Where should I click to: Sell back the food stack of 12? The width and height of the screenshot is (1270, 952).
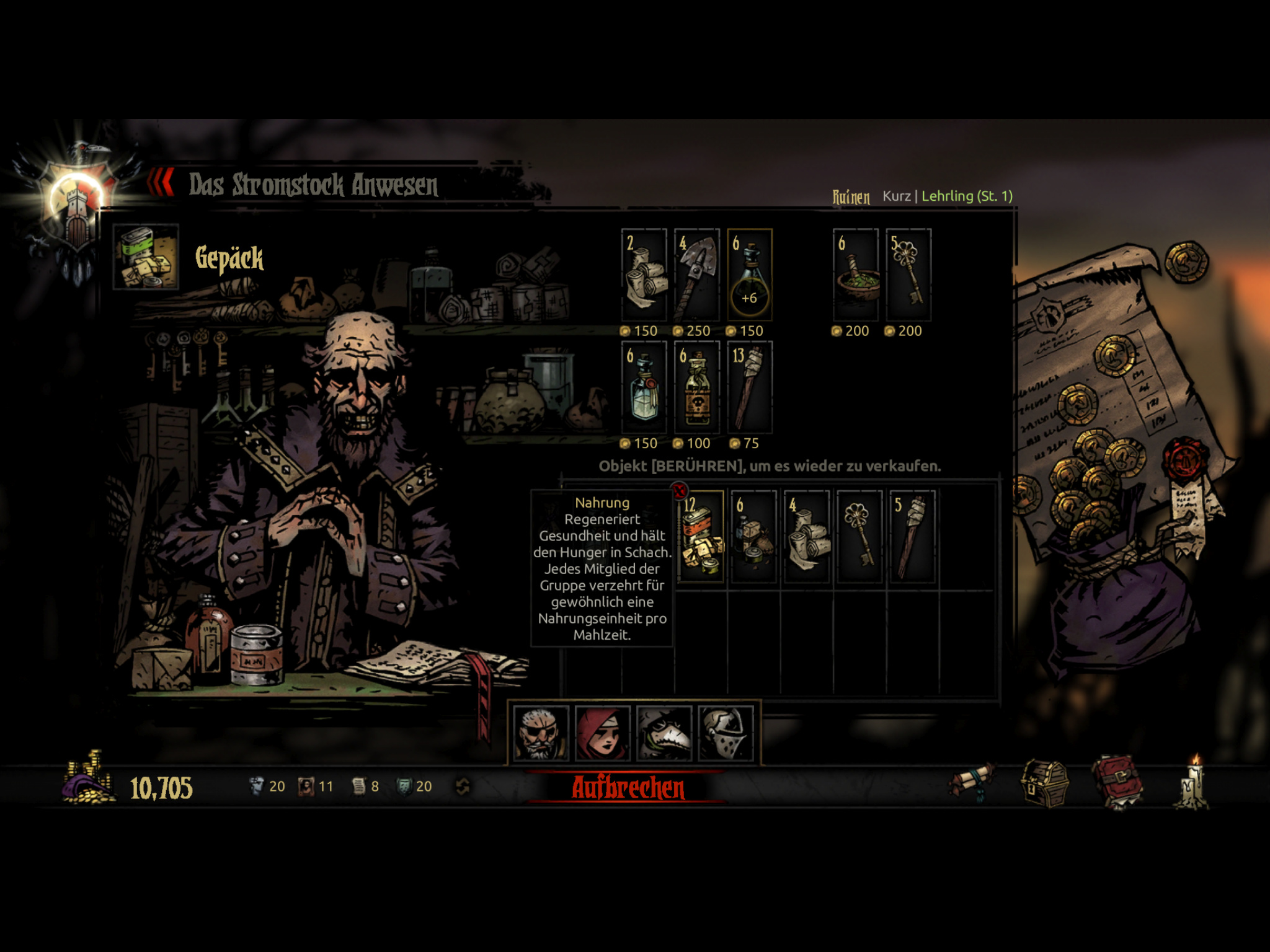pyautogui.click(x=701, y=537)
